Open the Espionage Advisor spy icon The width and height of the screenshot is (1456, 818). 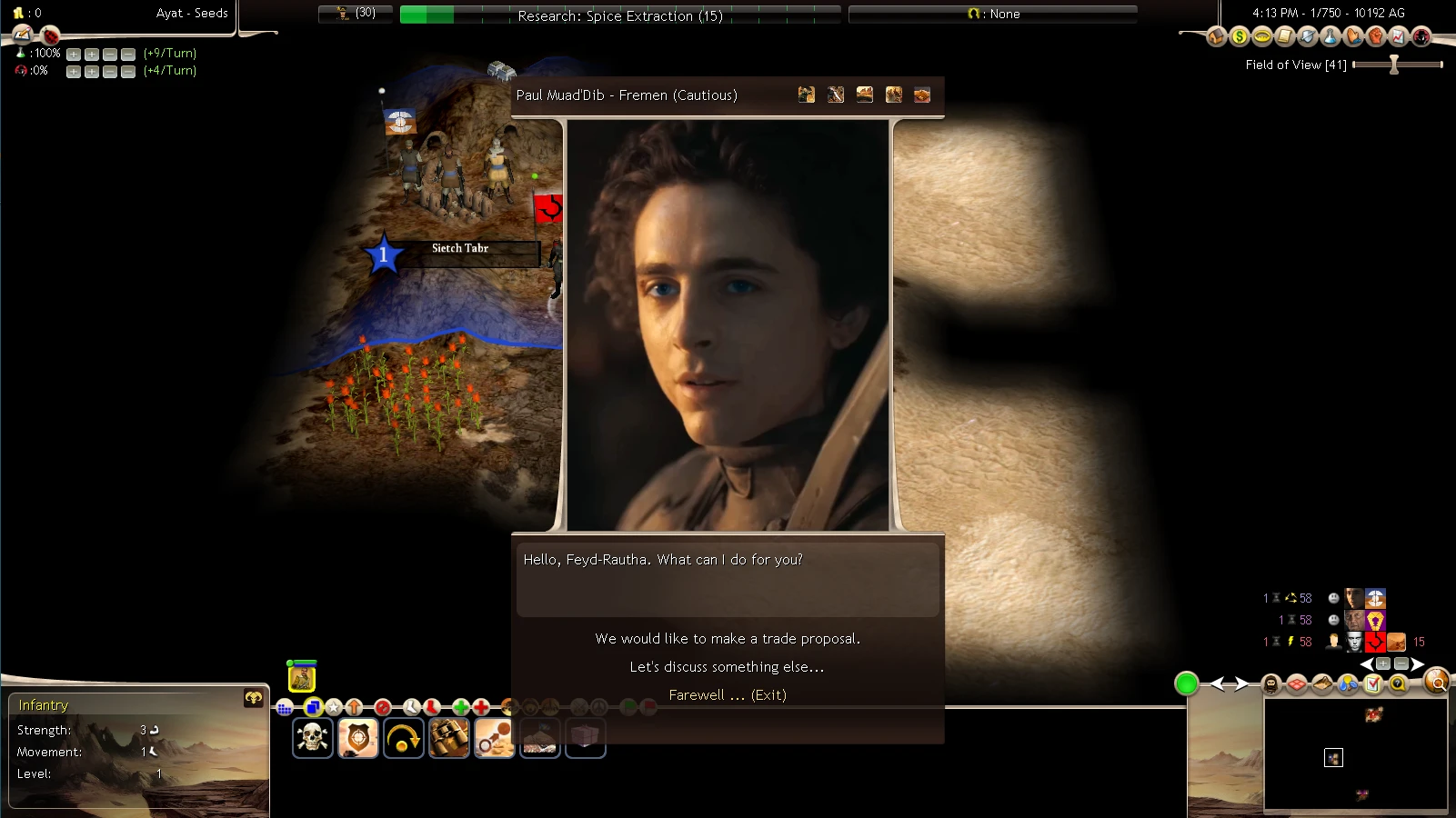point(1421,37)
